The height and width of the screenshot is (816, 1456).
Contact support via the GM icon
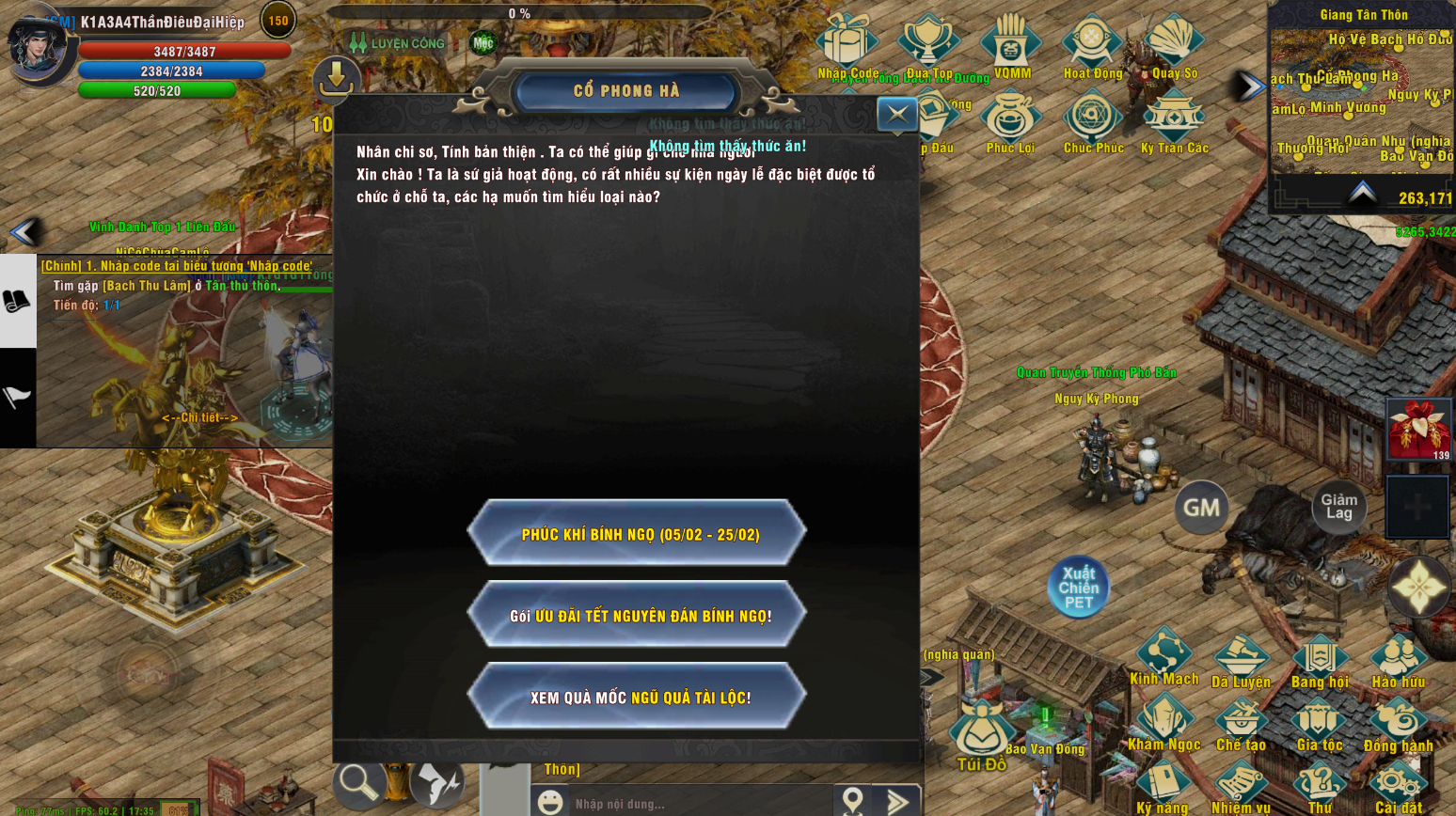(1201, 508)
